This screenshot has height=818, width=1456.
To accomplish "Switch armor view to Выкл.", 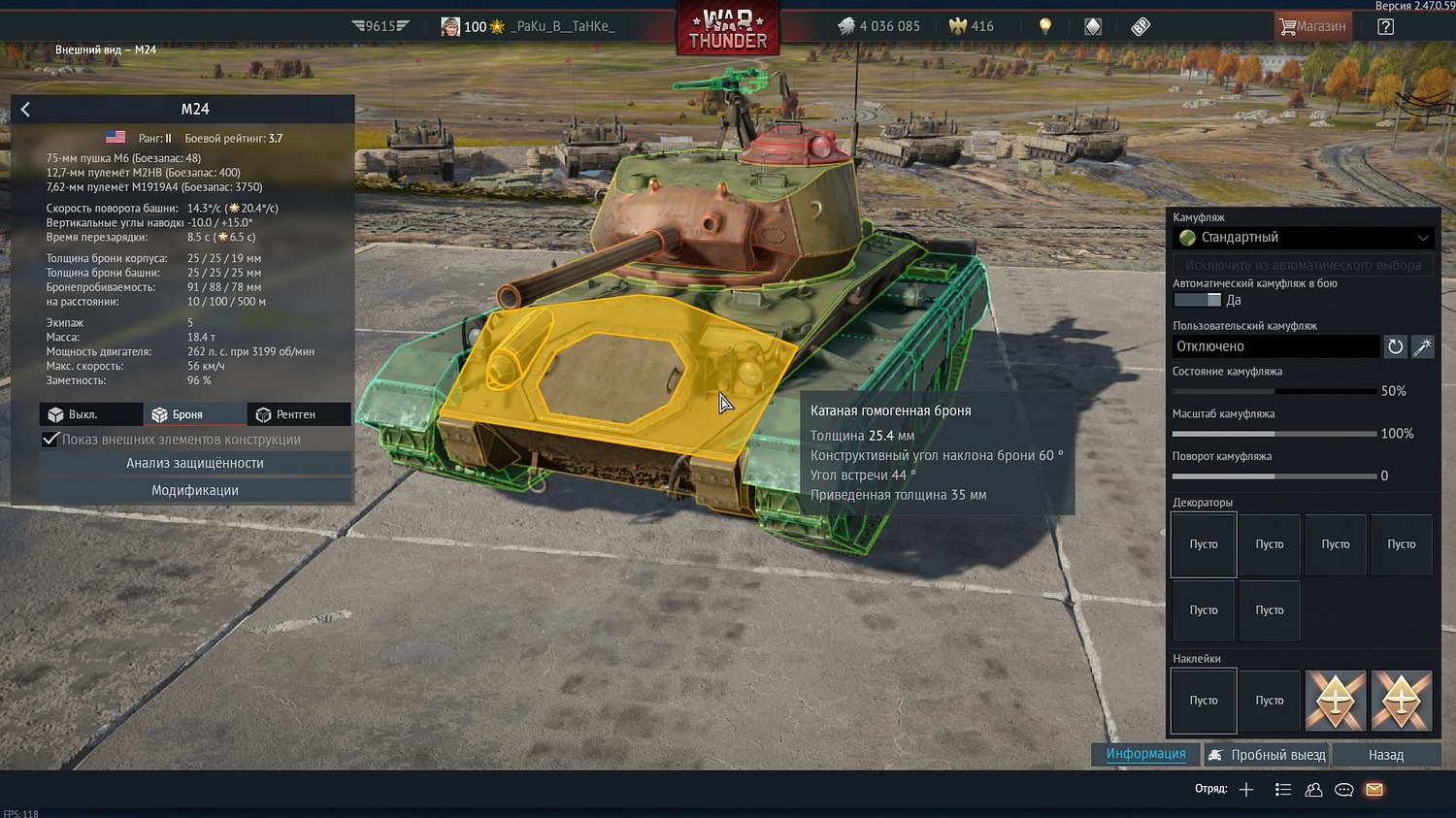I will tap(90, 413).
